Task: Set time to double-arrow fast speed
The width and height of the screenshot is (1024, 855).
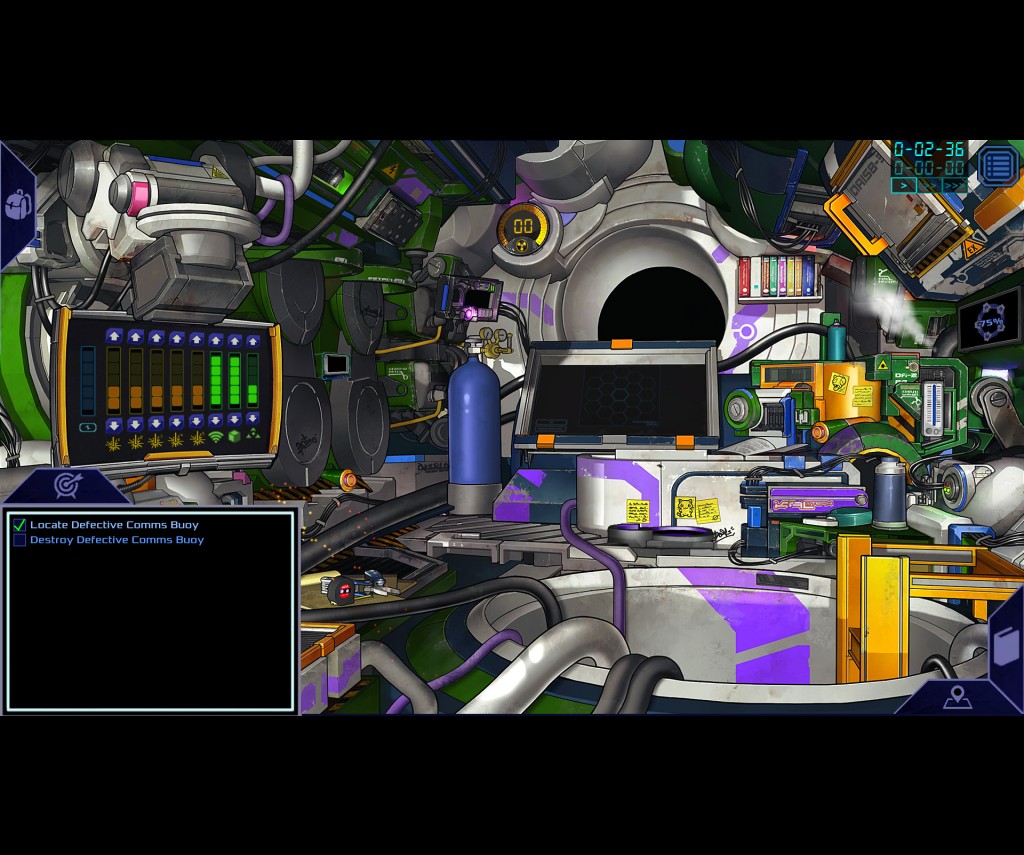Action: (929, 185)
